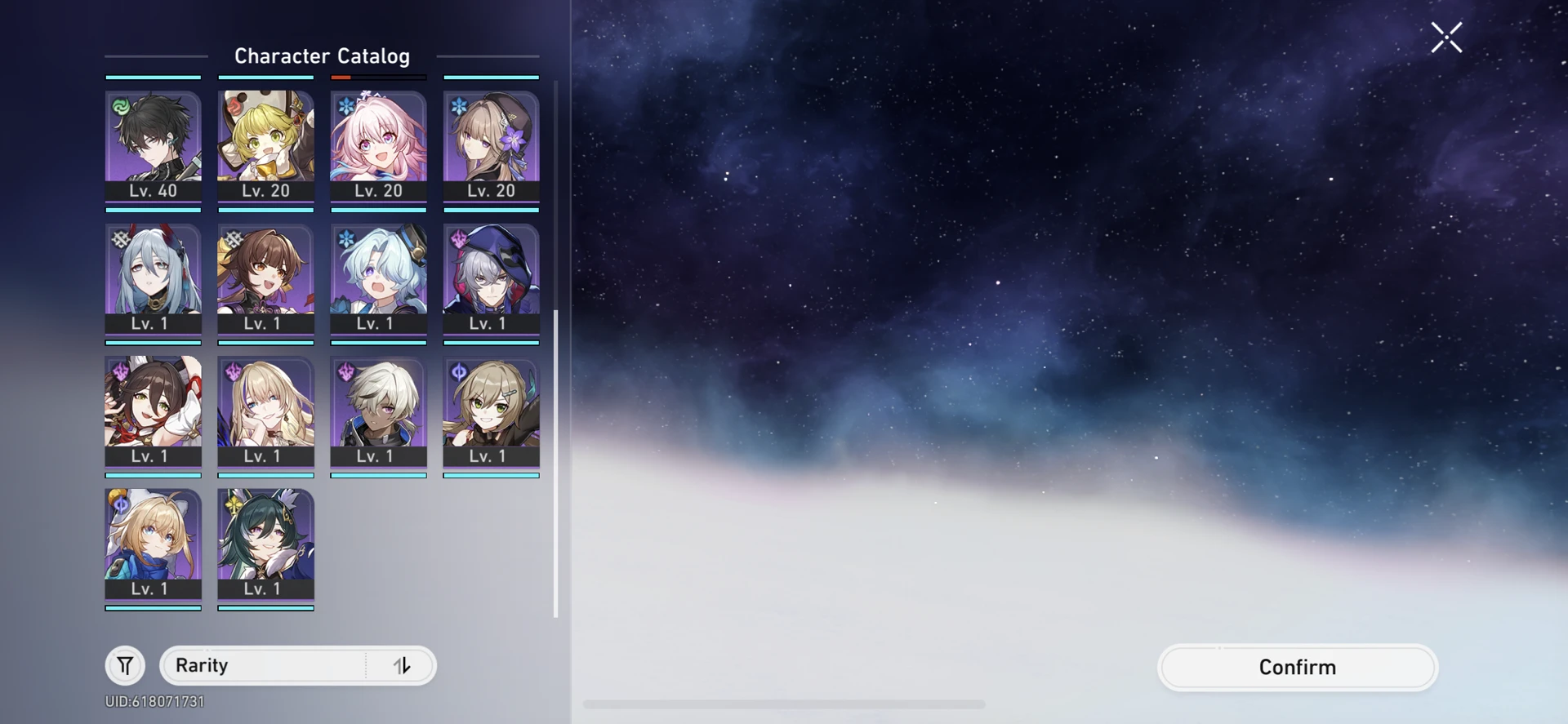Click the Lightning element icon on Serval's card
Image resolution: width=1568 pixels, height=724 pixels.
(234, 371)
